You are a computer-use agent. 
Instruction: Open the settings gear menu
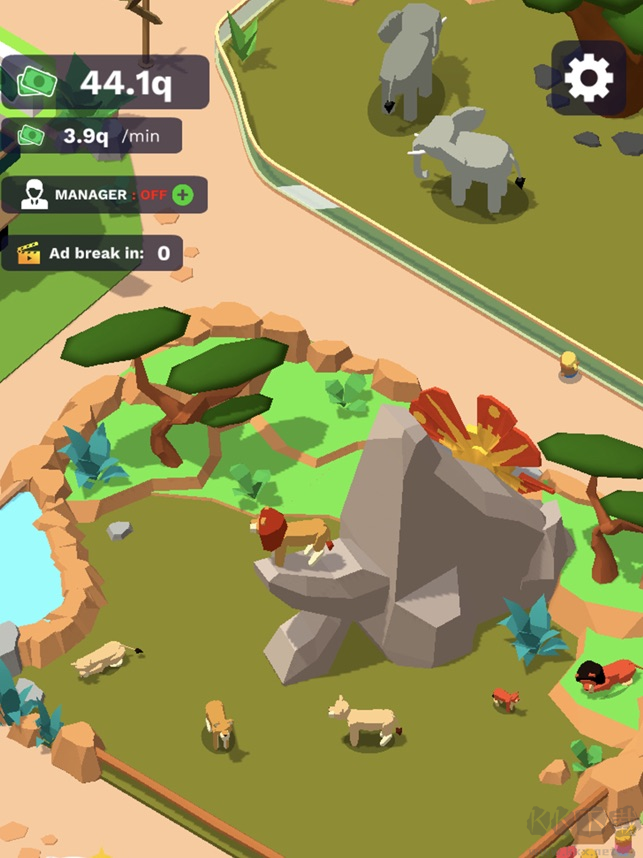pos(588,78)
